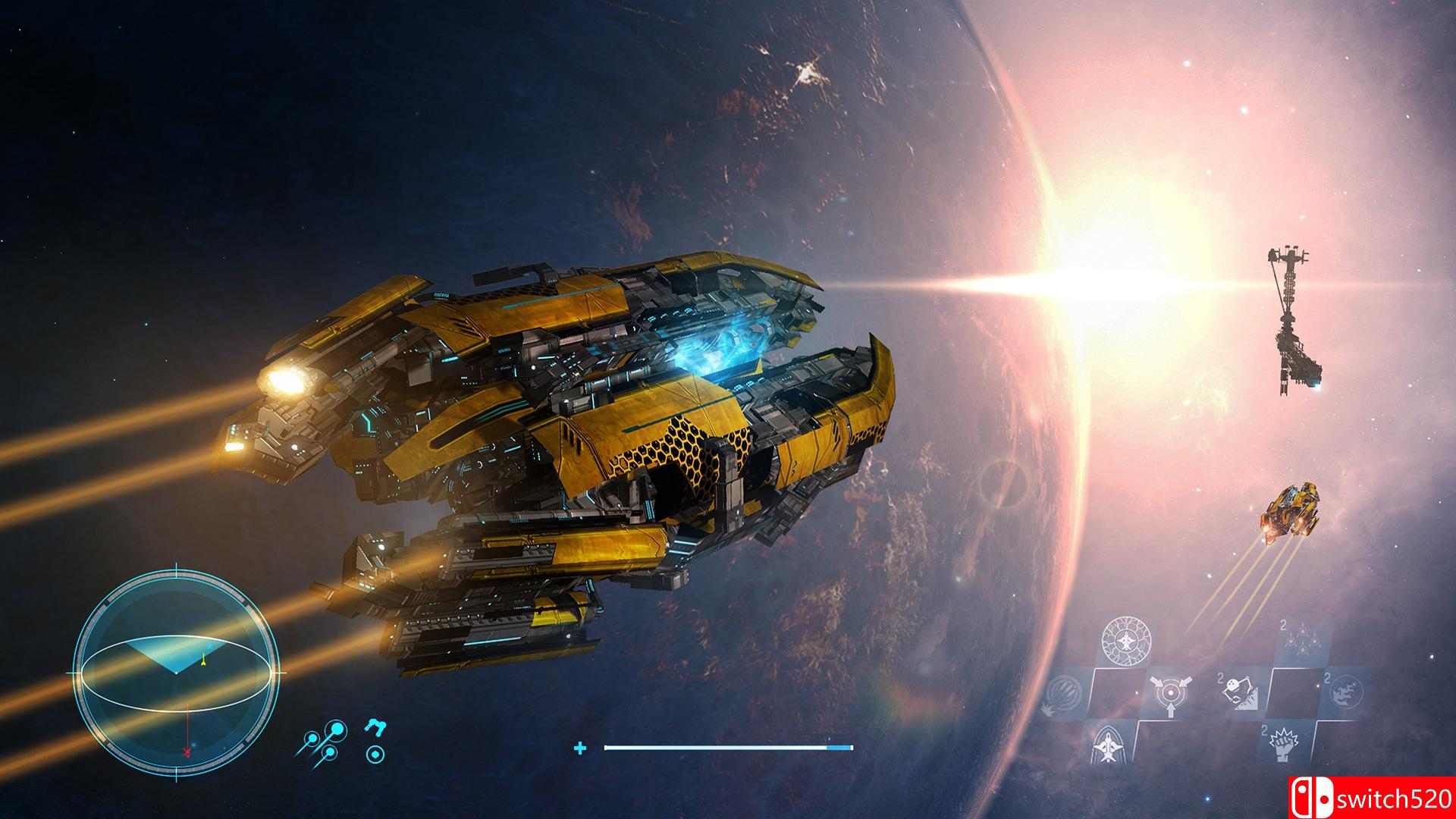Click the plus icon beside the hull bar
Screen dimensions: 1456x819
[x=580, y=748]
